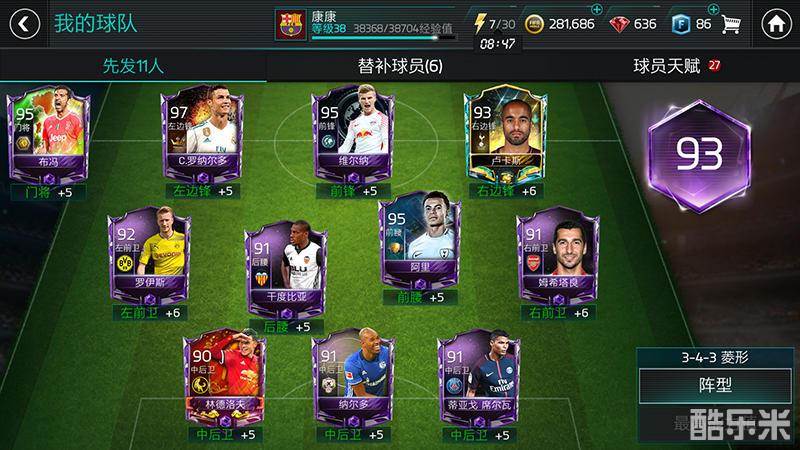Open the 球员天赋 player talents tab
The image size is (800, 450).
pyautogui.click(x=667, y=66)
